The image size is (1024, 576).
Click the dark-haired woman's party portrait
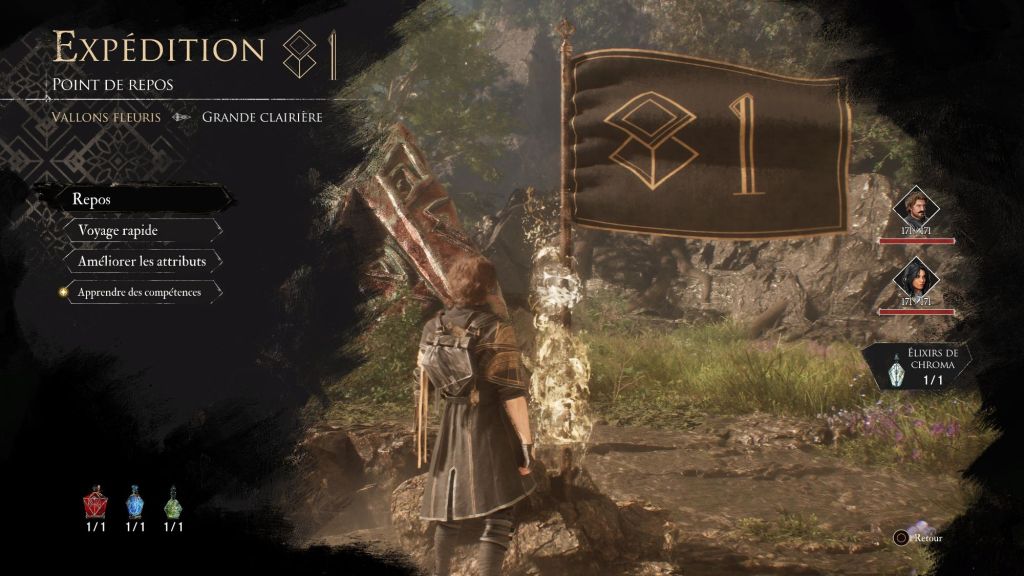(915, 279)
